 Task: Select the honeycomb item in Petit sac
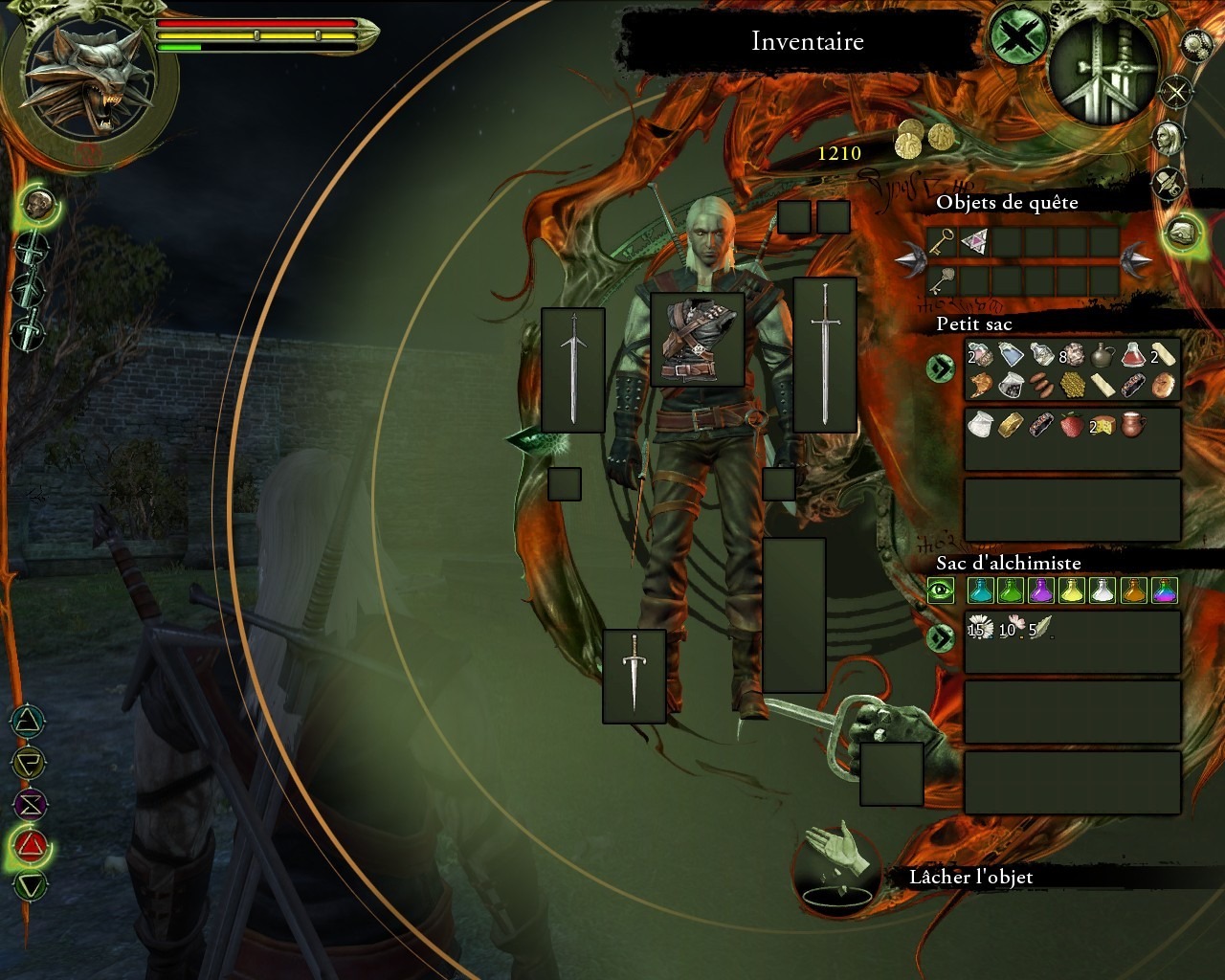(1072, 385)
